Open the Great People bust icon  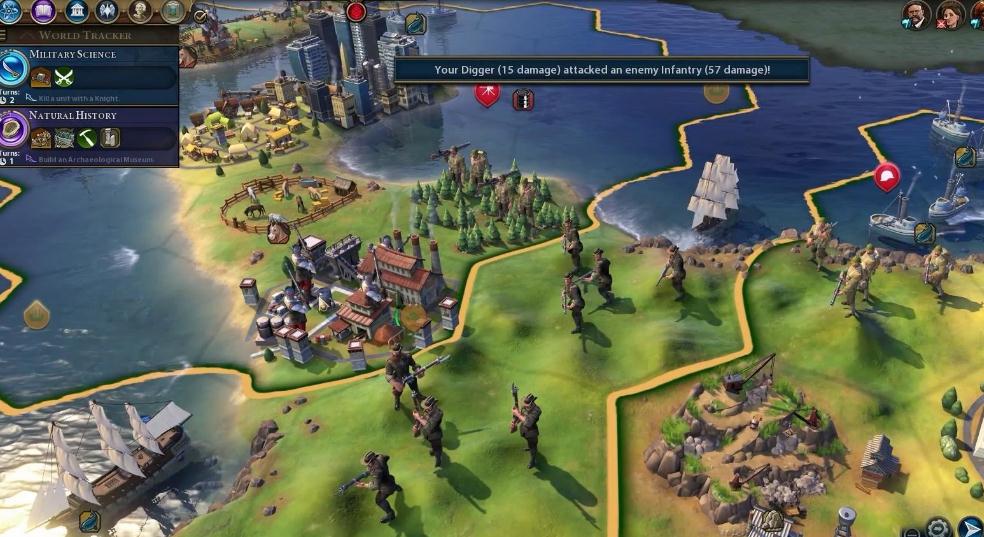139,12
